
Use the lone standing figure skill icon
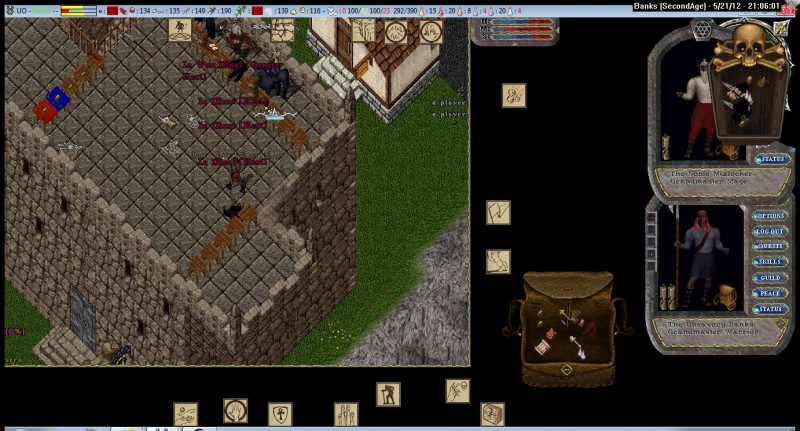tap(388, 394)
